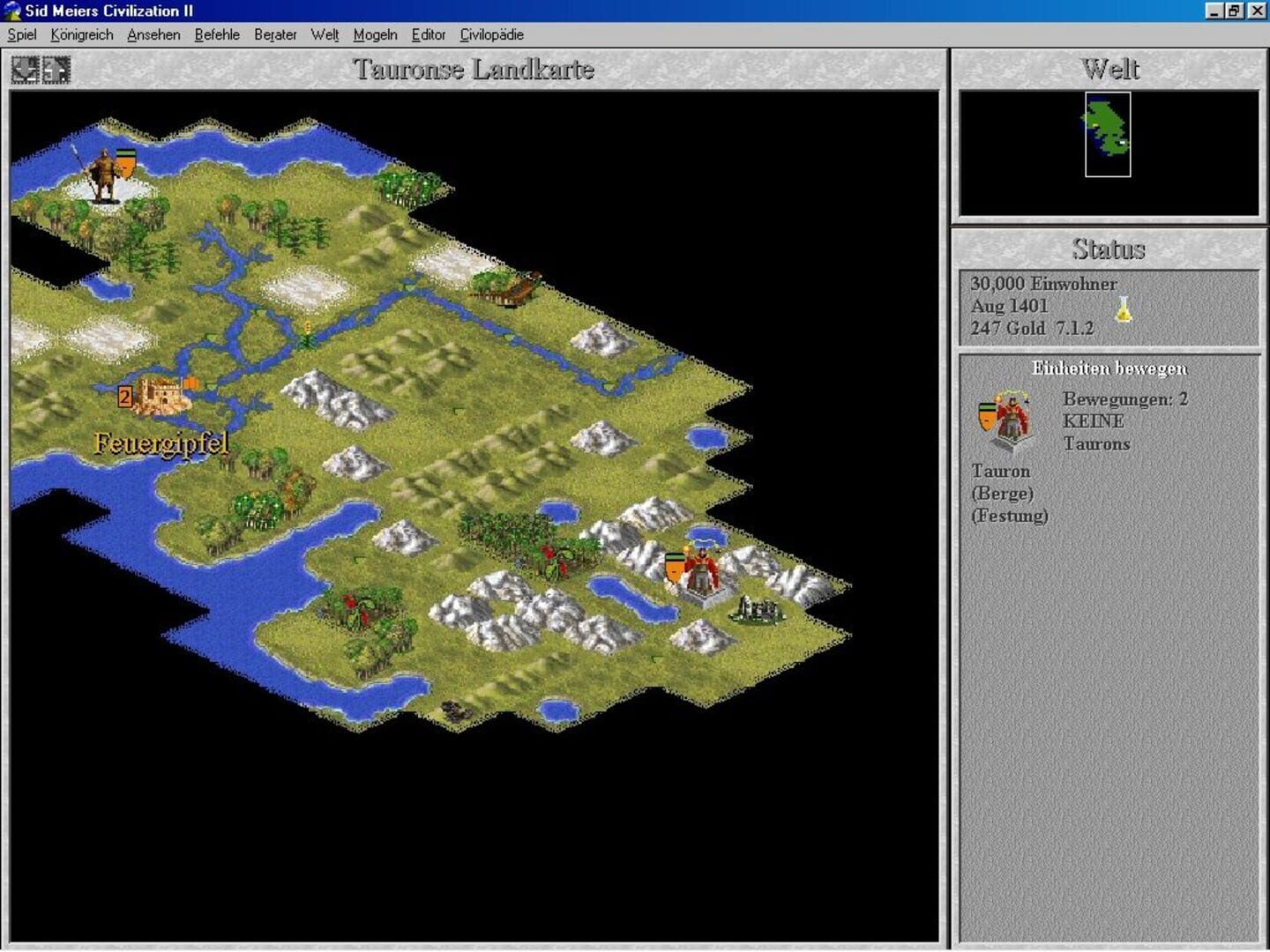Select the zoom in map icon
This screenshot has width=1270, height=952.
[56, 69]
